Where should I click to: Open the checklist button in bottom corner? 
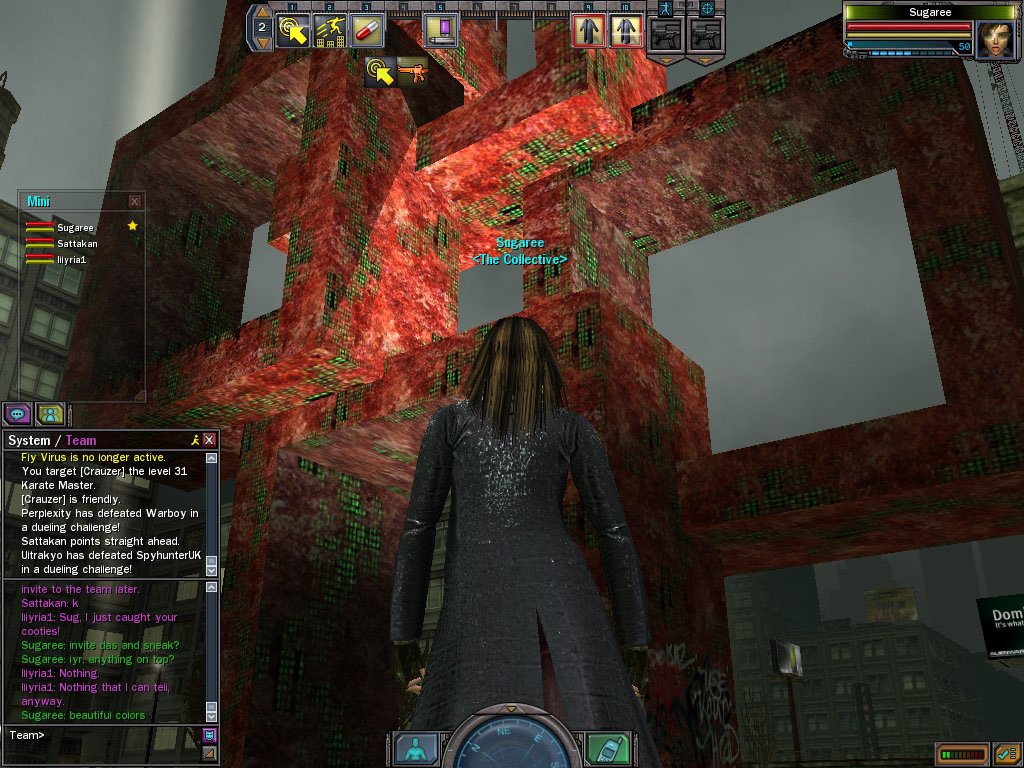(x=1006, y=753)
